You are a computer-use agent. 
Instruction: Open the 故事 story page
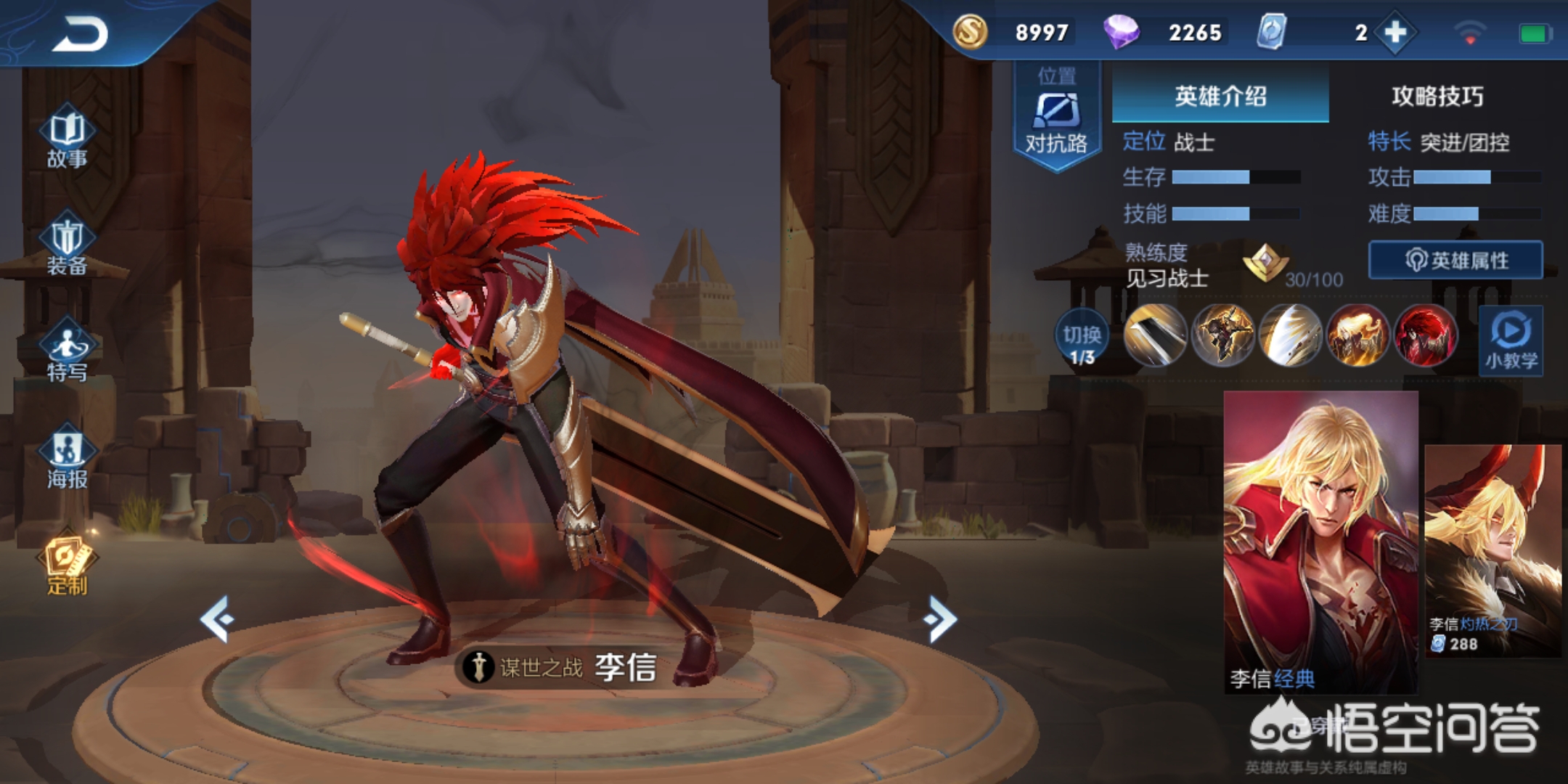[x=67, y=139]
